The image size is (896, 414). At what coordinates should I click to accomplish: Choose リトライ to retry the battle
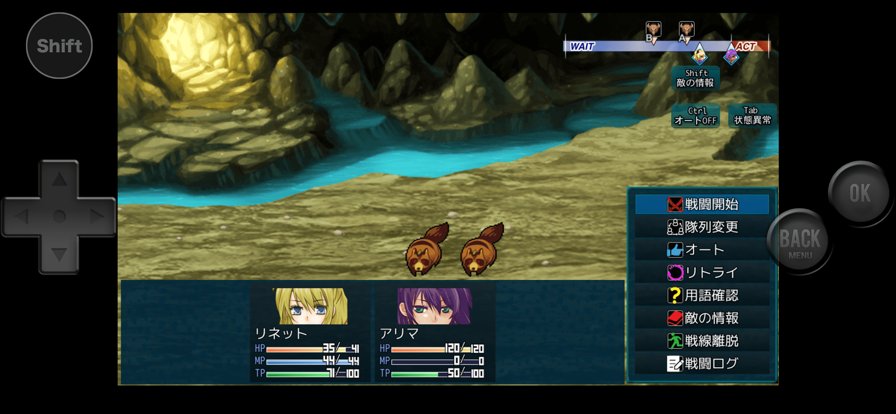[x=702, y=272]
